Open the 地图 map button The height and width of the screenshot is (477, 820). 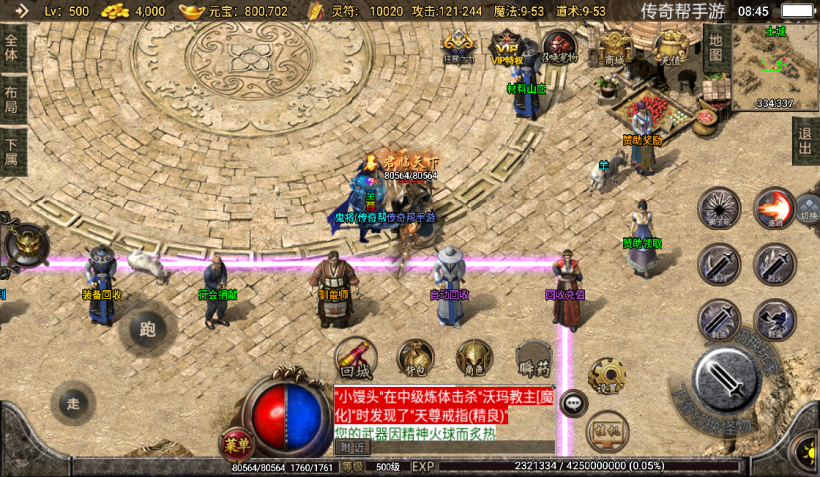coord(715,46)
